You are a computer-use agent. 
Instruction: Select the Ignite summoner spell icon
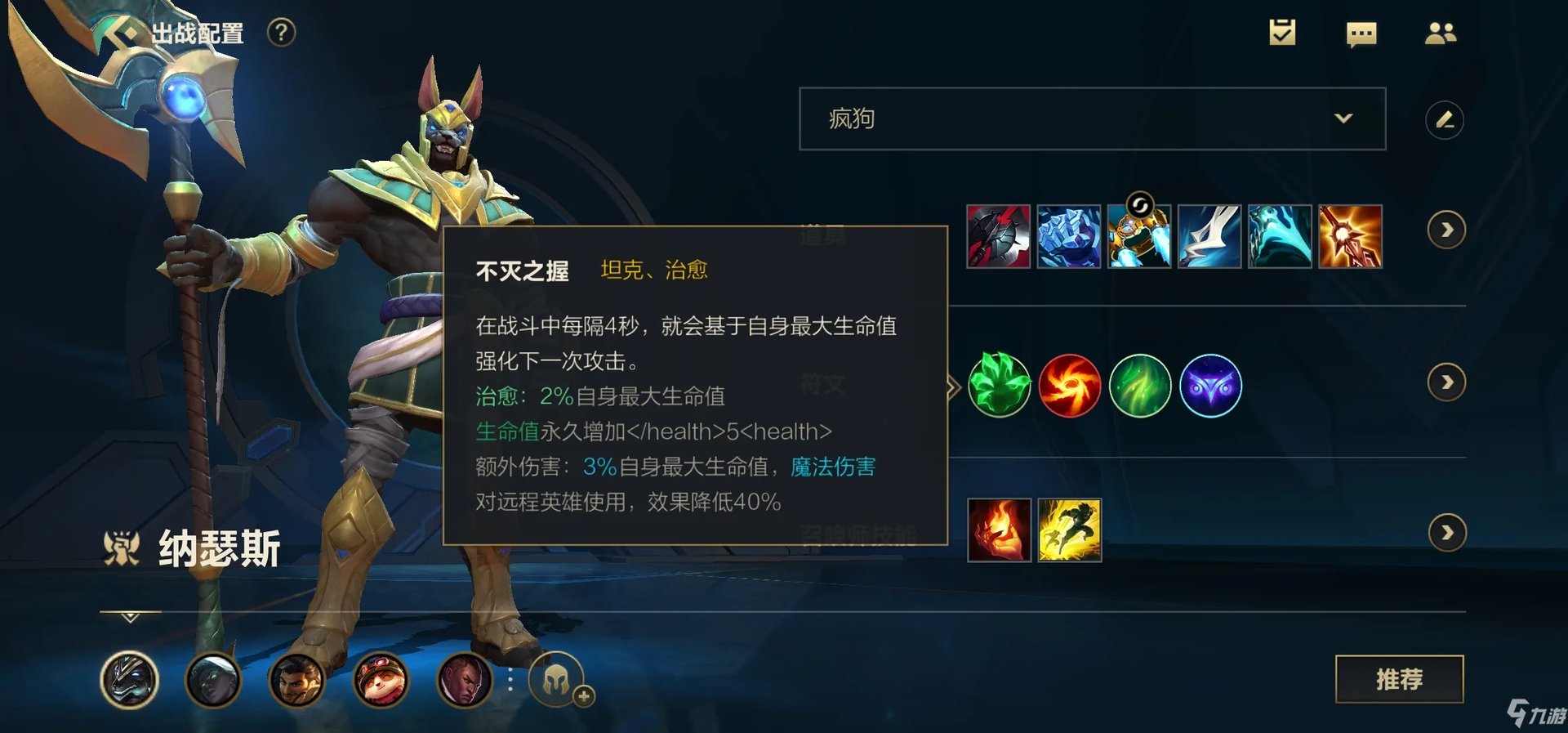pyautogui.click(x=998, y=532)
